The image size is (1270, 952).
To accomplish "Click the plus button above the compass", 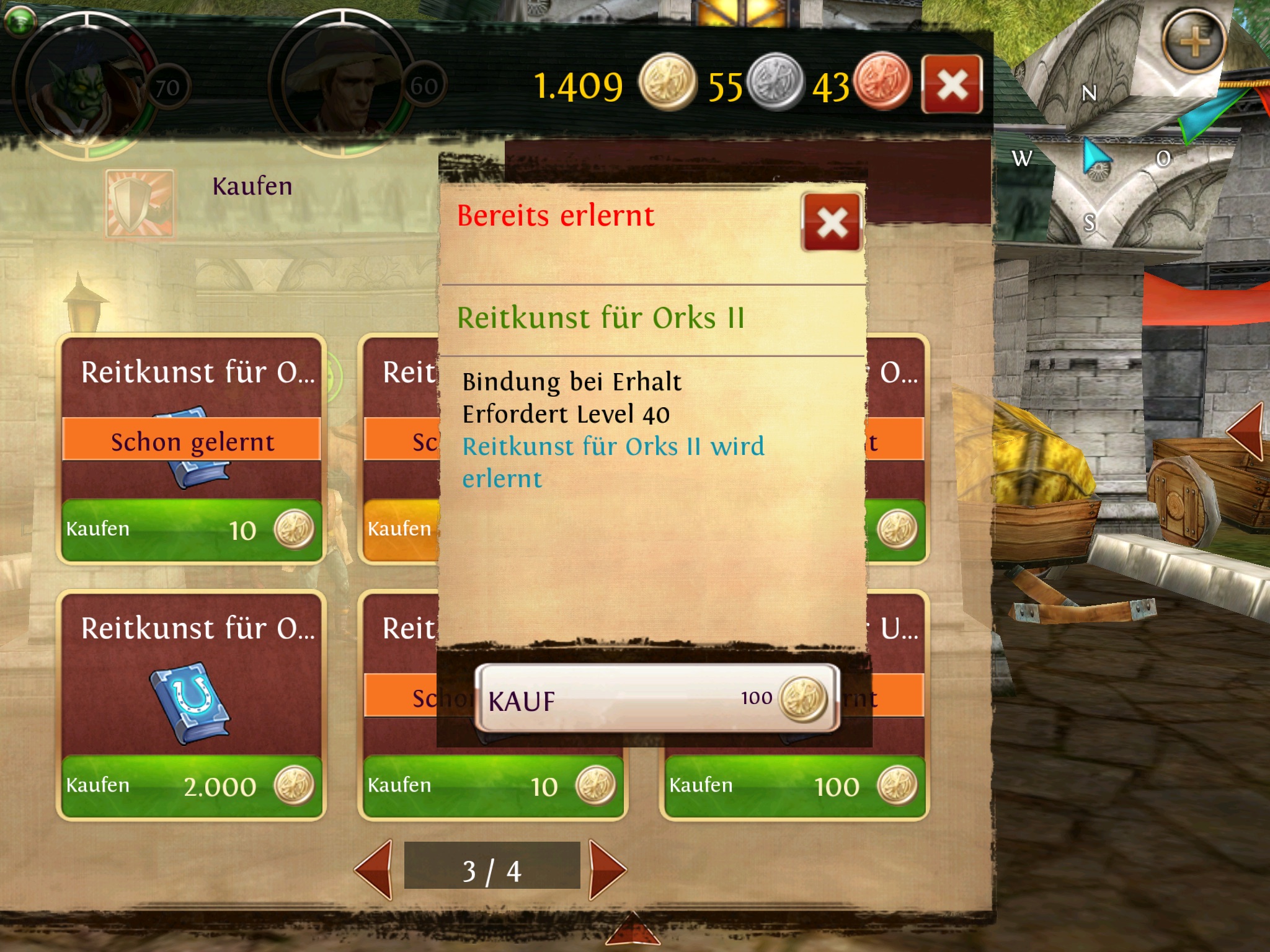I will 1194,42.
